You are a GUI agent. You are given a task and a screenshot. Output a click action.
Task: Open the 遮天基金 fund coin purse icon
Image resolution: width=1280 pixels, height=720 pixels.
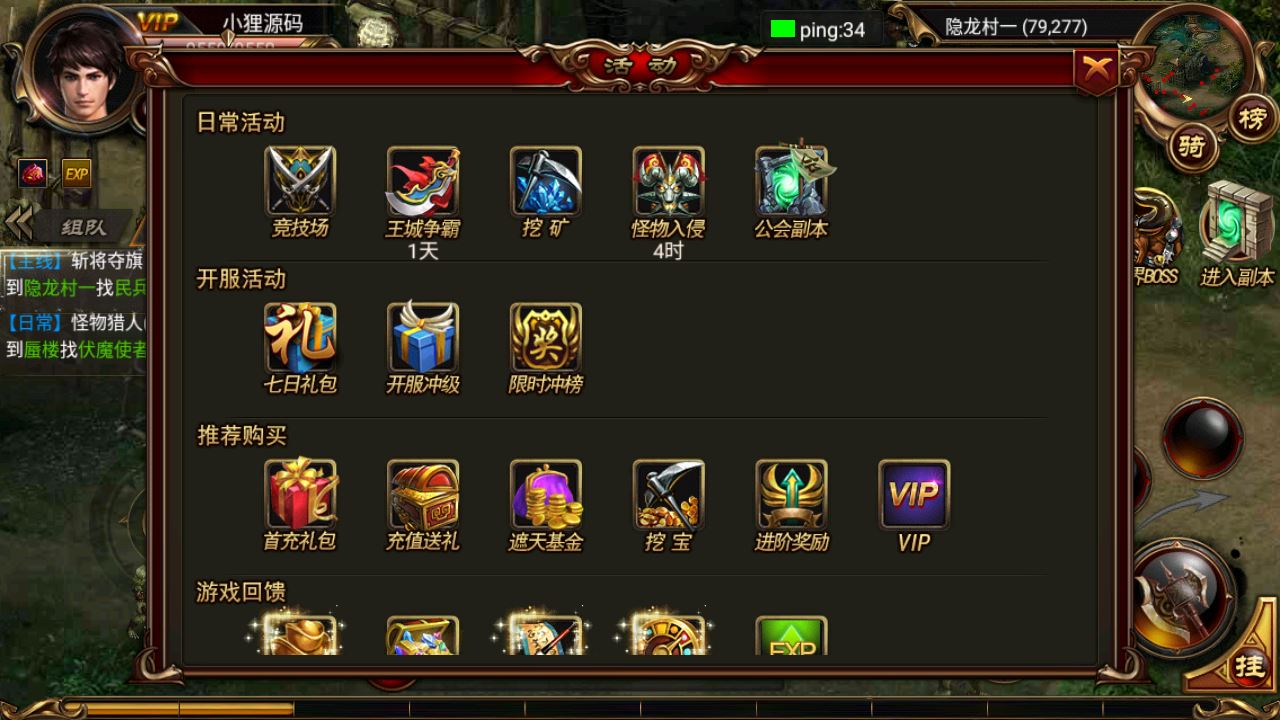(545, 497)
